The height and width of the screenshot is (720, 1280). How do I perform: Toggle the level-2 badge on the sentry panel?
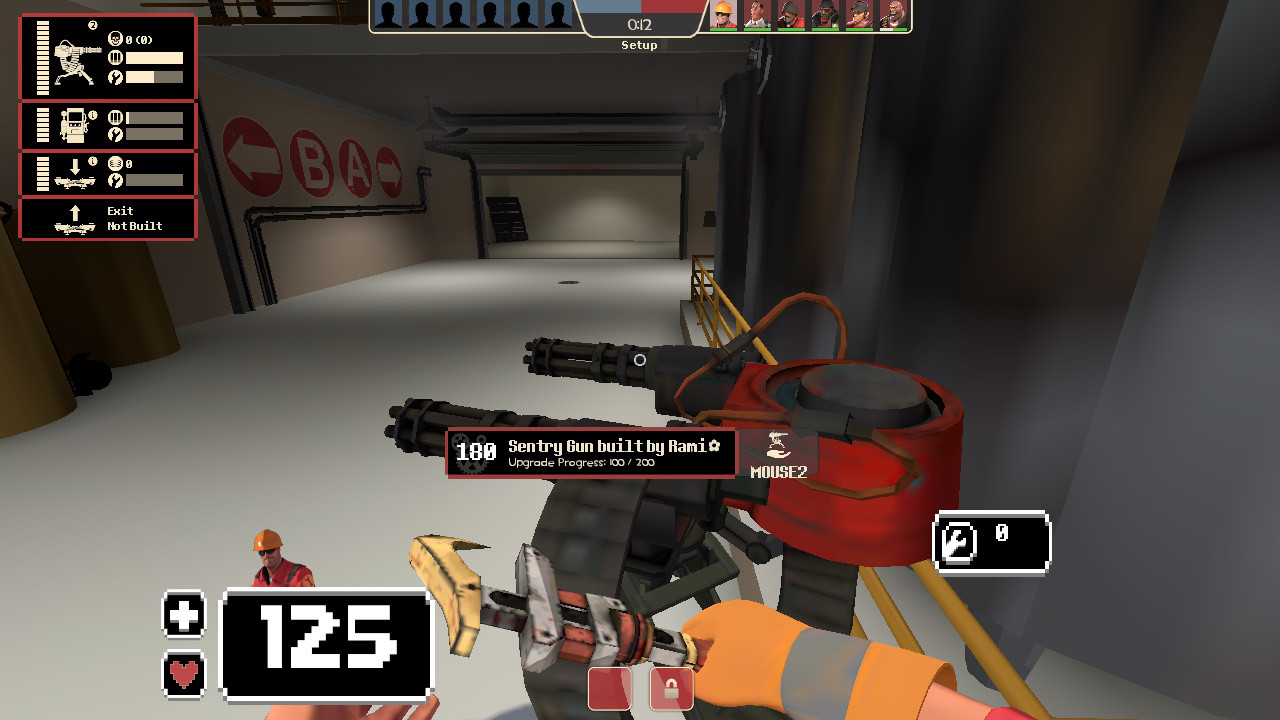pyautogui.click(x=93, y=26)
